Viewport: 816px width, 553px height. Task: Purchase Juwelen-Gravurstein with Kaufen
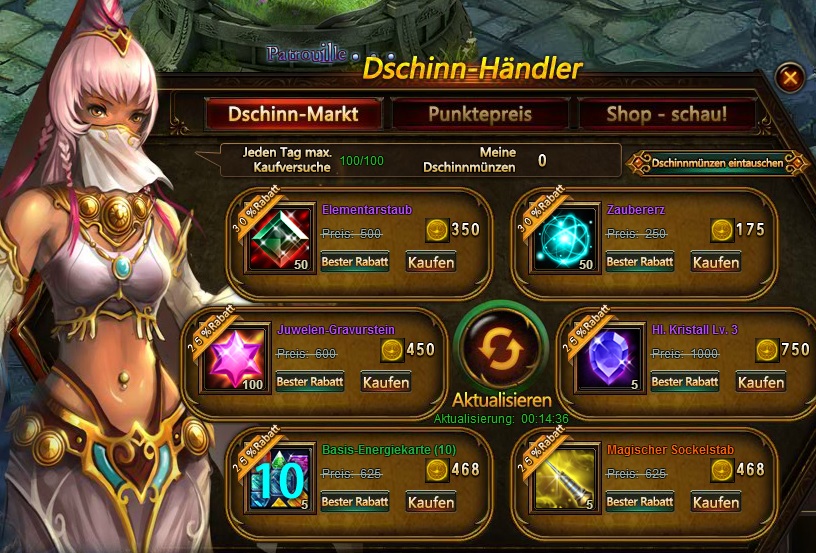pos(386,382)
